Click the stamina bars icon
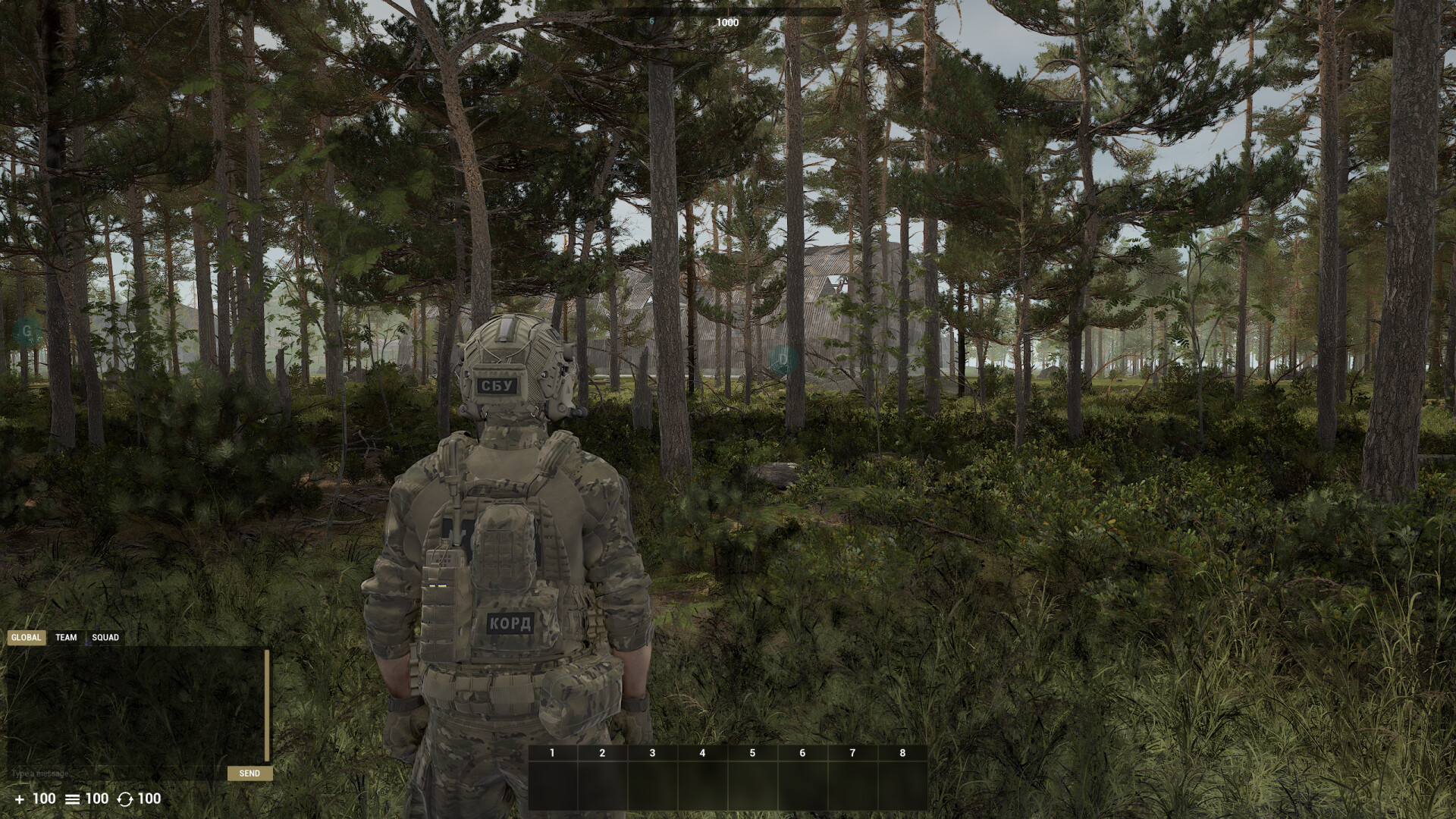 pos(72,799)
